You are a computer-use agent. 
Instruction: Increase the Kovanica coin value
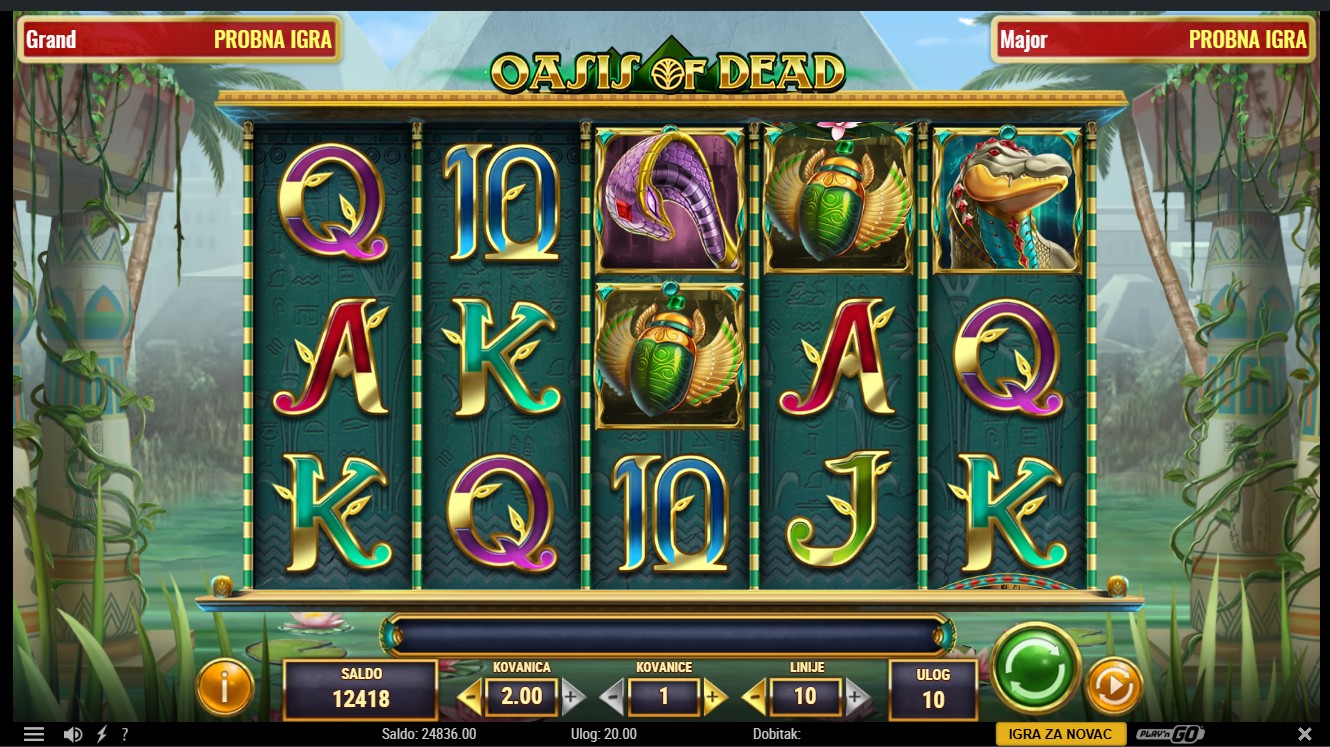point(572,697)
